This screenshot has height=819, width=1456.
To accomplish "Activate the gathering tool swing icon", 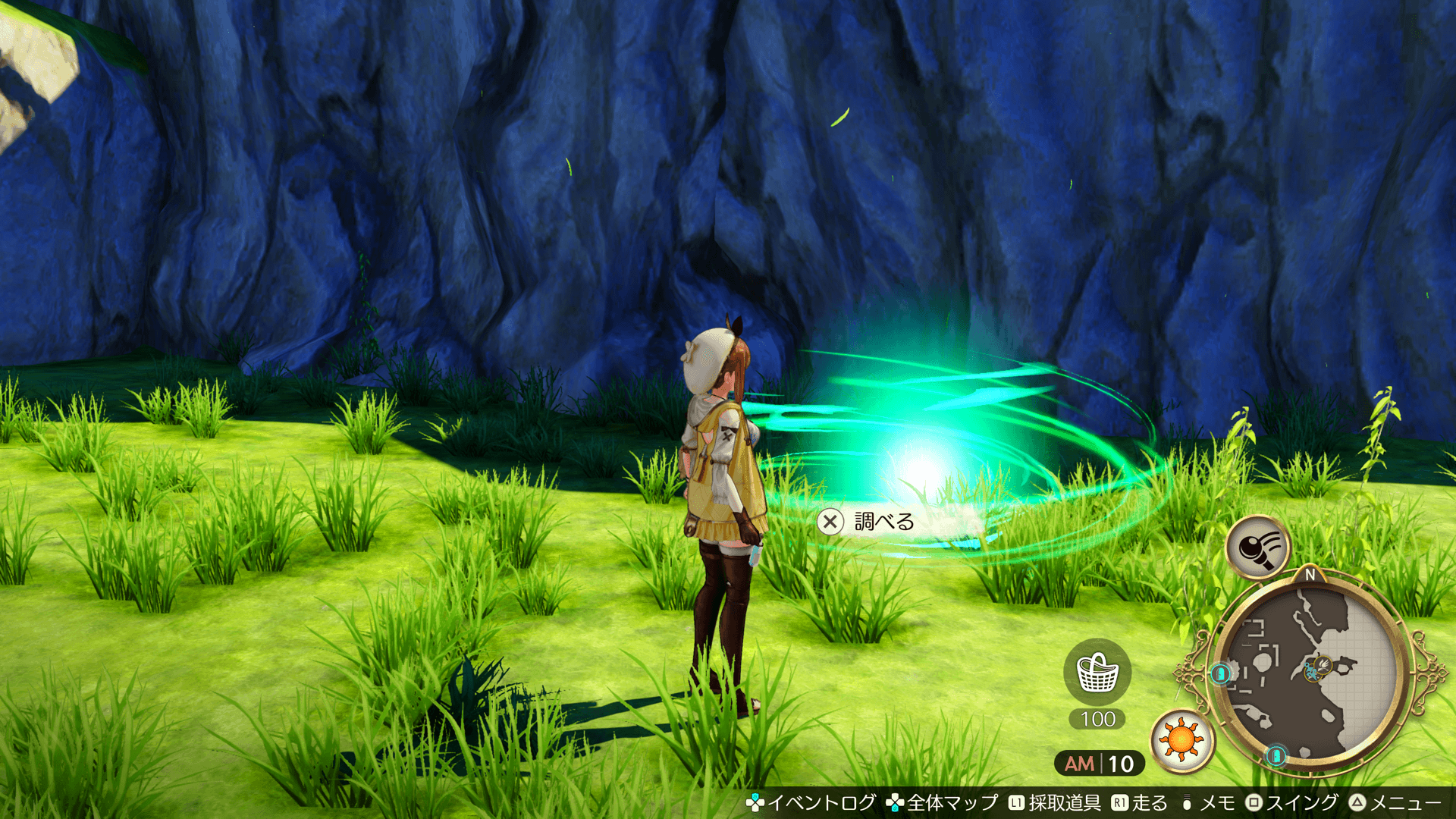I will point(1257,546).
